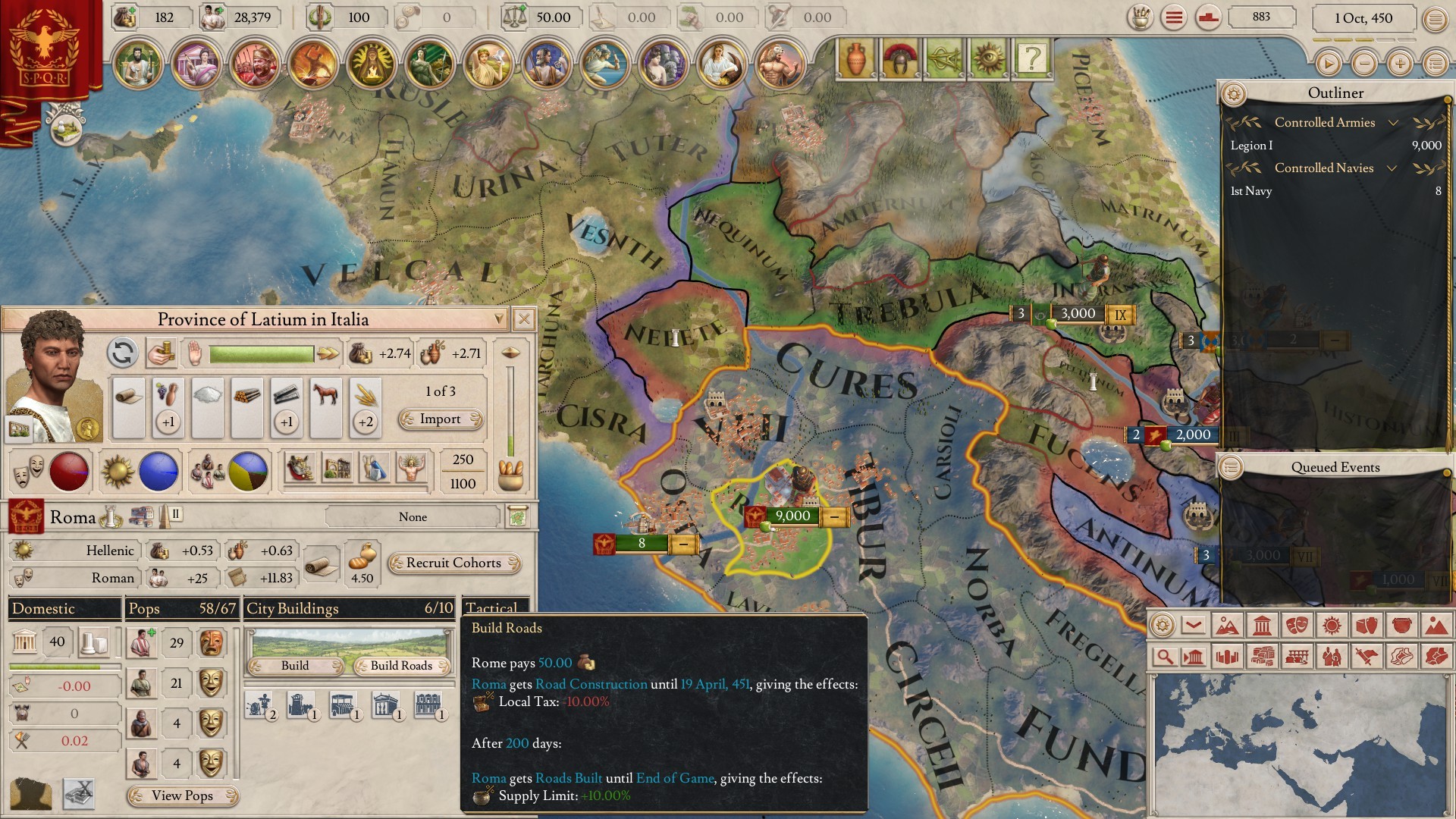Open the question mark help button
This screenshot has height=819, width=1456.
(1032, 58)
